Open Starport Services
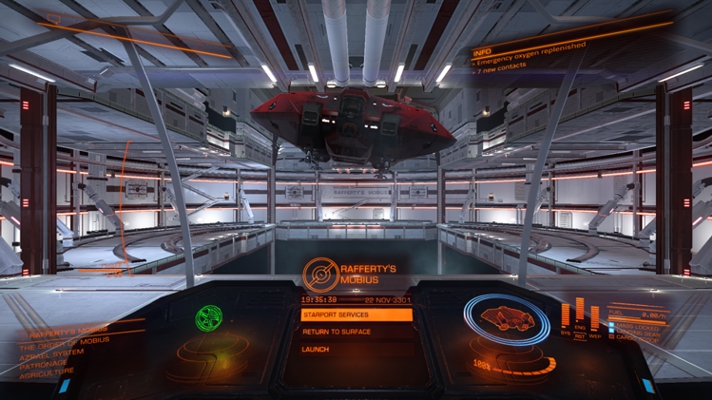This screenshot has height=400, width=712. [x=355, y=315]
